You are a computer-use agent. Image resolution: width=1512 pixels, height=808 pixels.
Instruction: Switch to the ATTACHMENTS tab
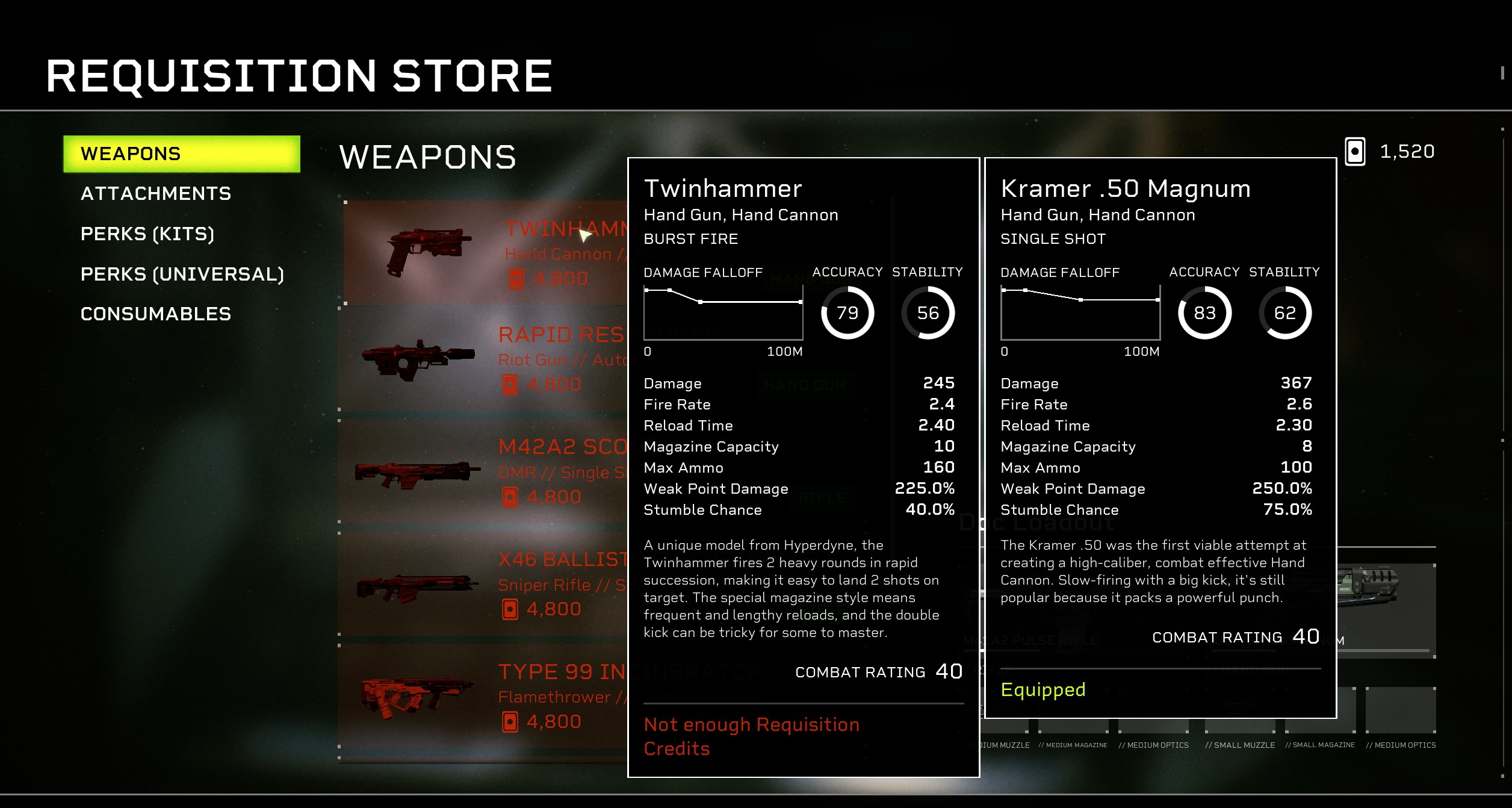pos(156,193)
